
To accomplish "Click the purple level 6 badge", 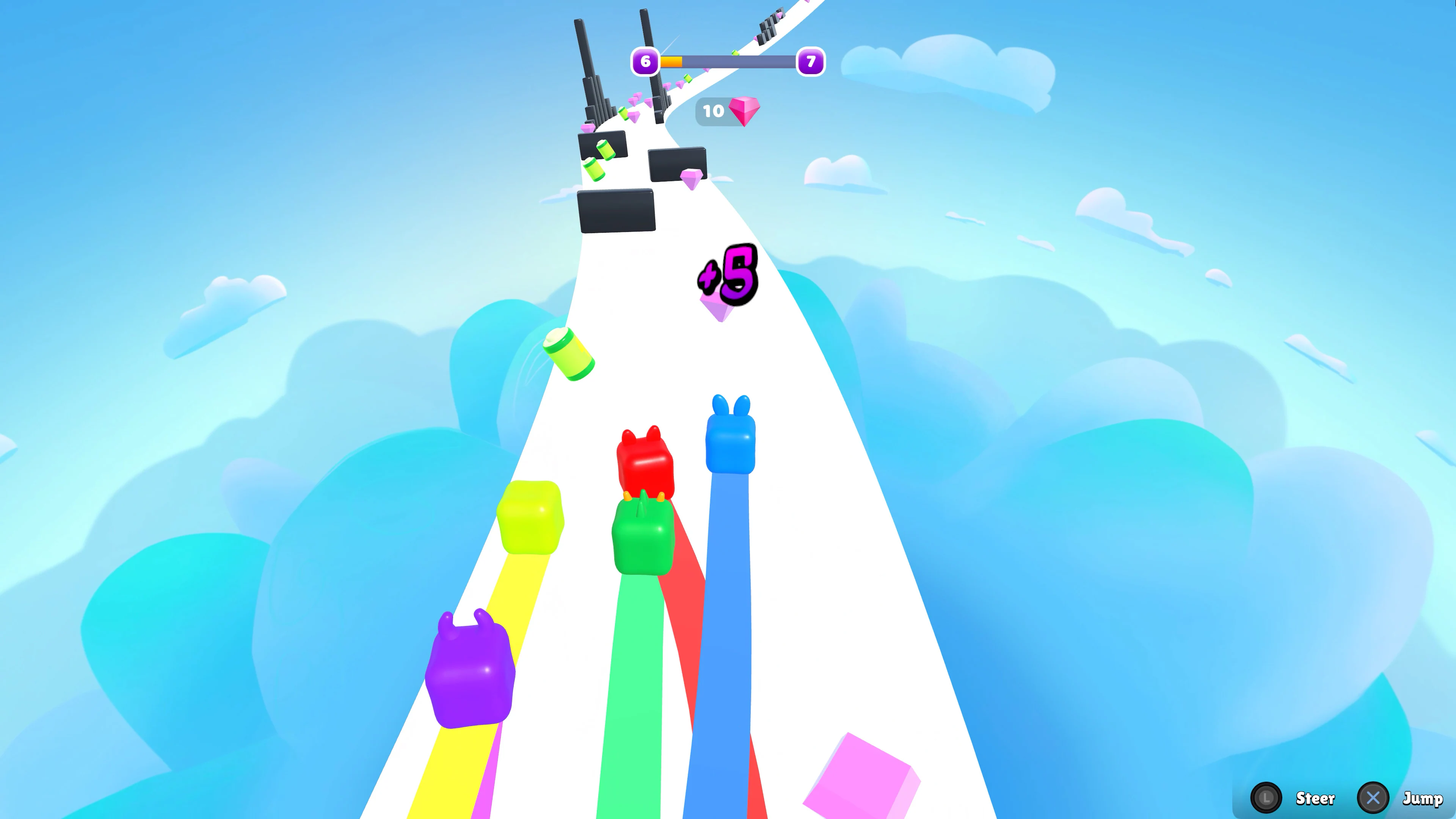I will [645, 61].
